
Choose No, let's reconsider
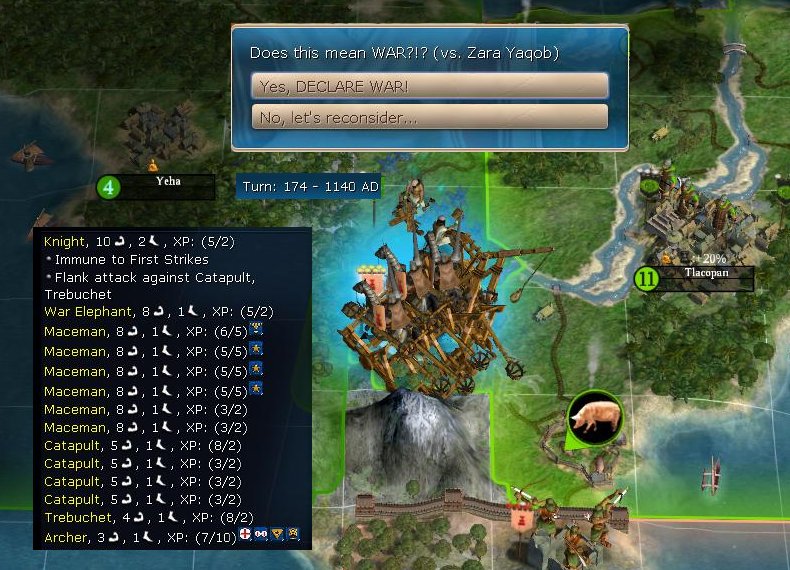[429, 117]
